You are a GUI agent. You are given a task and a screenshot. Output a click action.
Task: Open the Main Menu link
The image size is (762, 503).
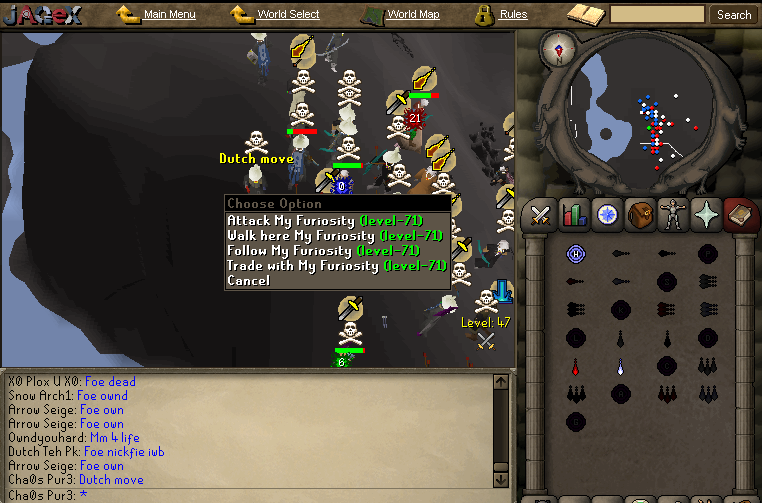169,15
